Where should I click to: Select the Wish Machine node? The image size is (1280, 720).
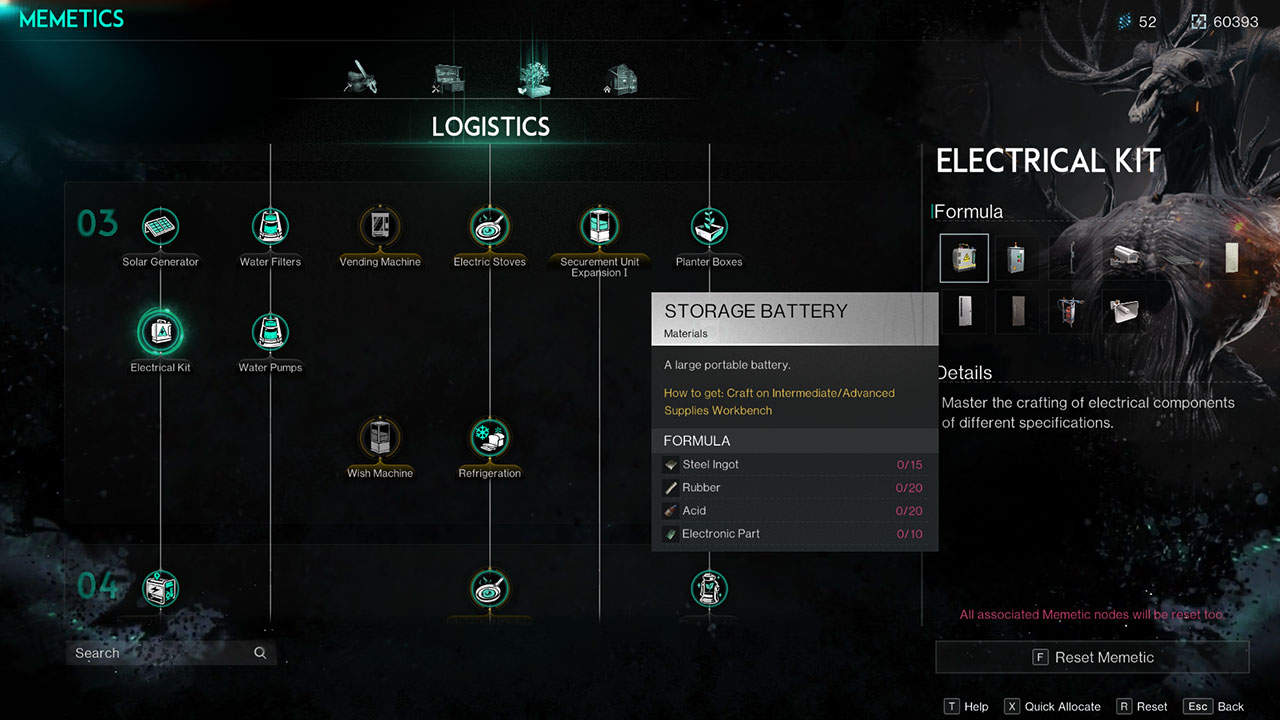point(380,439)
